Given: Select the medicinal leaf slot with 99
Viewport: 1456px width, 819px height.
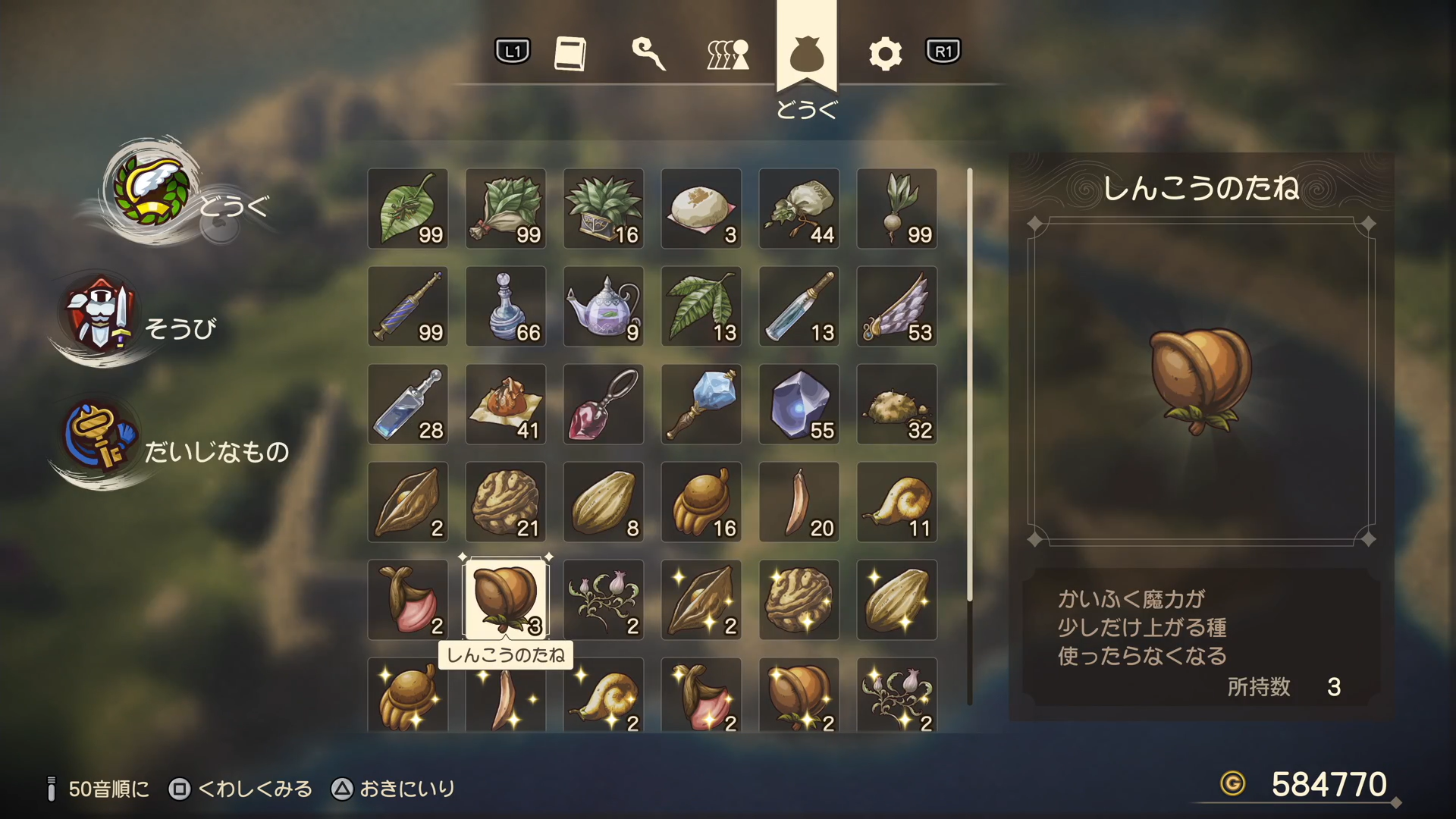Looking at the screenshot, I should tap(408, 209).
